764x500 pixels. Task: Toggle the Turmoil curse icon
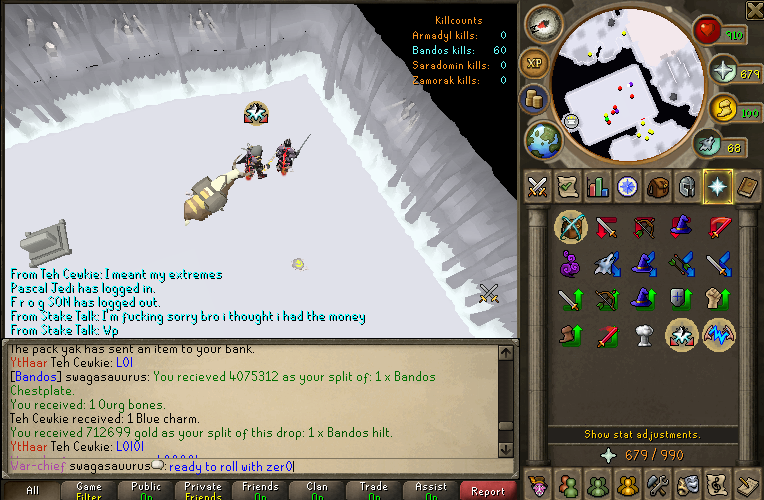coord(719,335)
